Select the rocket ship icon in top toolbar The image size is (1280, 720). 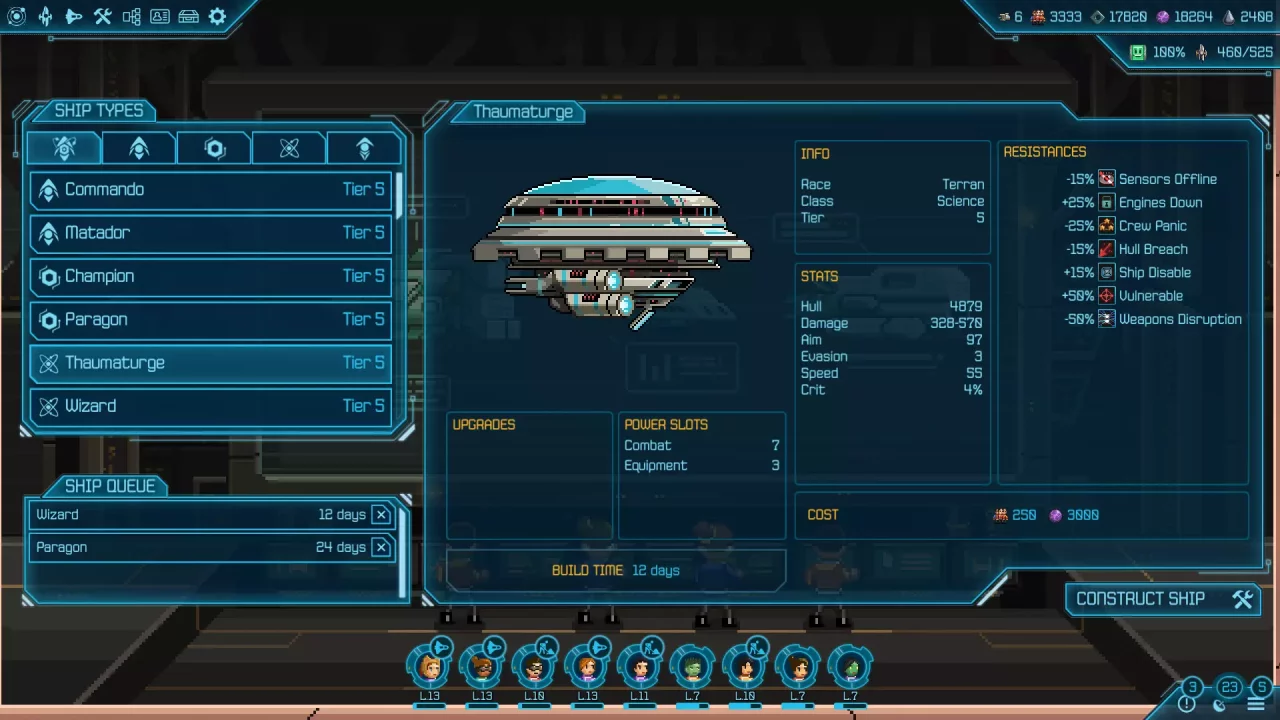click(45, 16)
